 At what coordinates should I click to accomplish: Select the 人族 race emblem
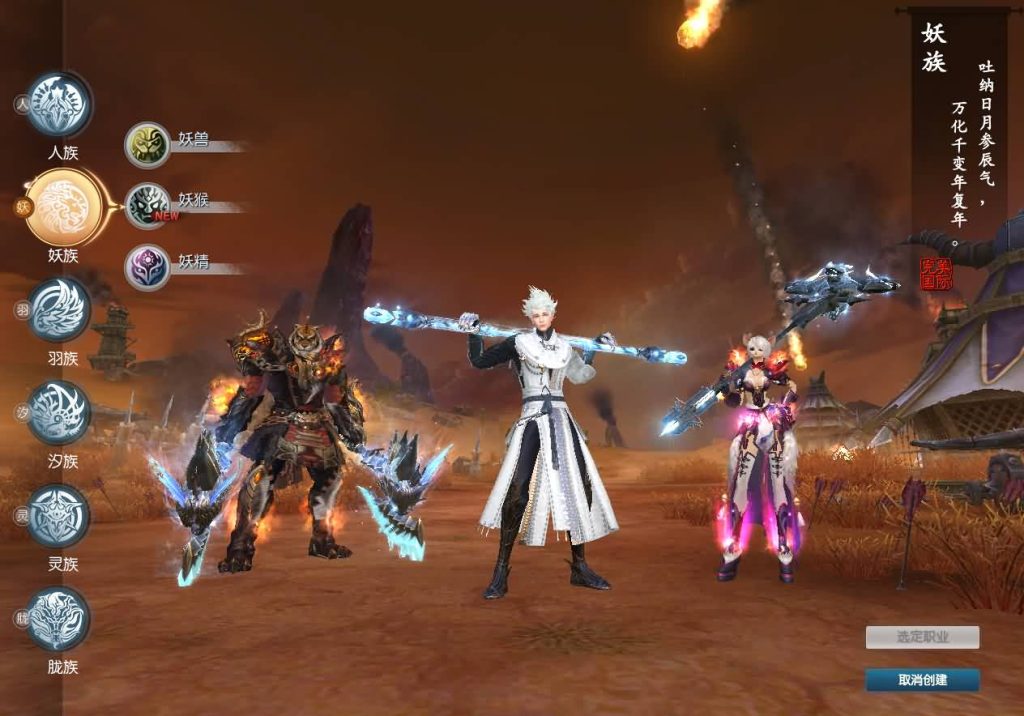click(x=59, y=104)
